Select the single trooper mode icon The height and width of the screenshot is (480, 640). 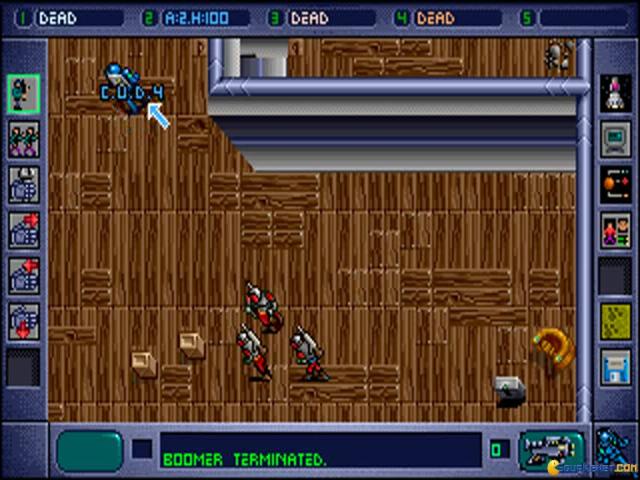(23, 93)
